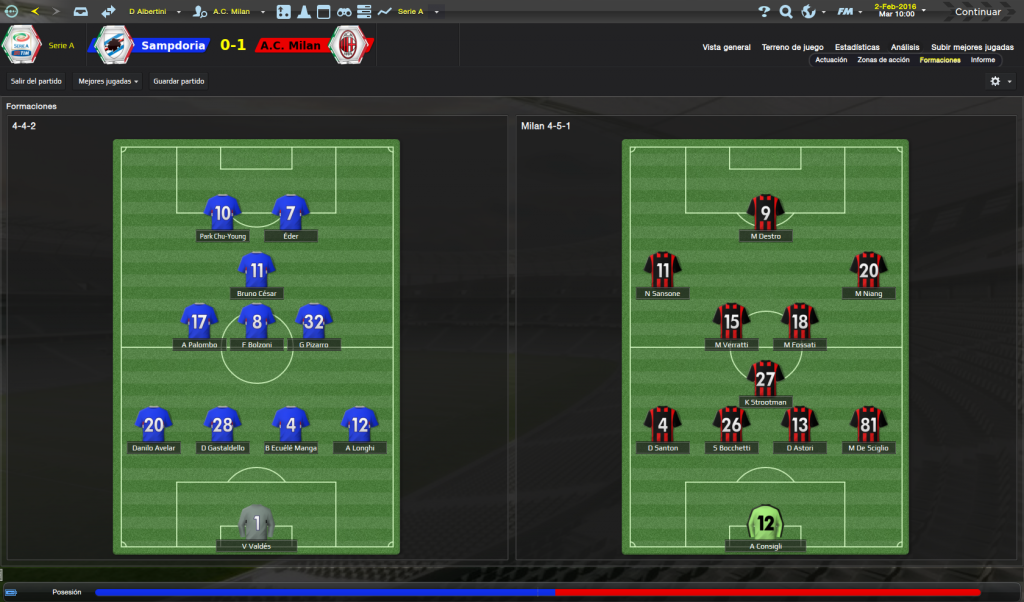
Task: Open the Terreno de juego tab
Action: coord(792,47)
